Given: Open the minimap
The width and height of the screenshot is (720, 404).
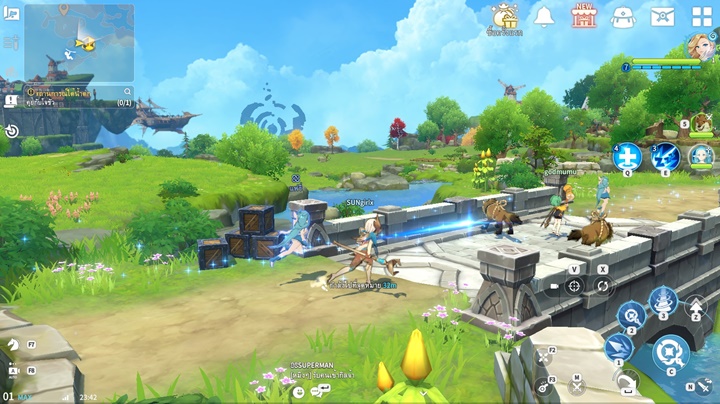Looking at the screenshot, I should coord(79,43).
